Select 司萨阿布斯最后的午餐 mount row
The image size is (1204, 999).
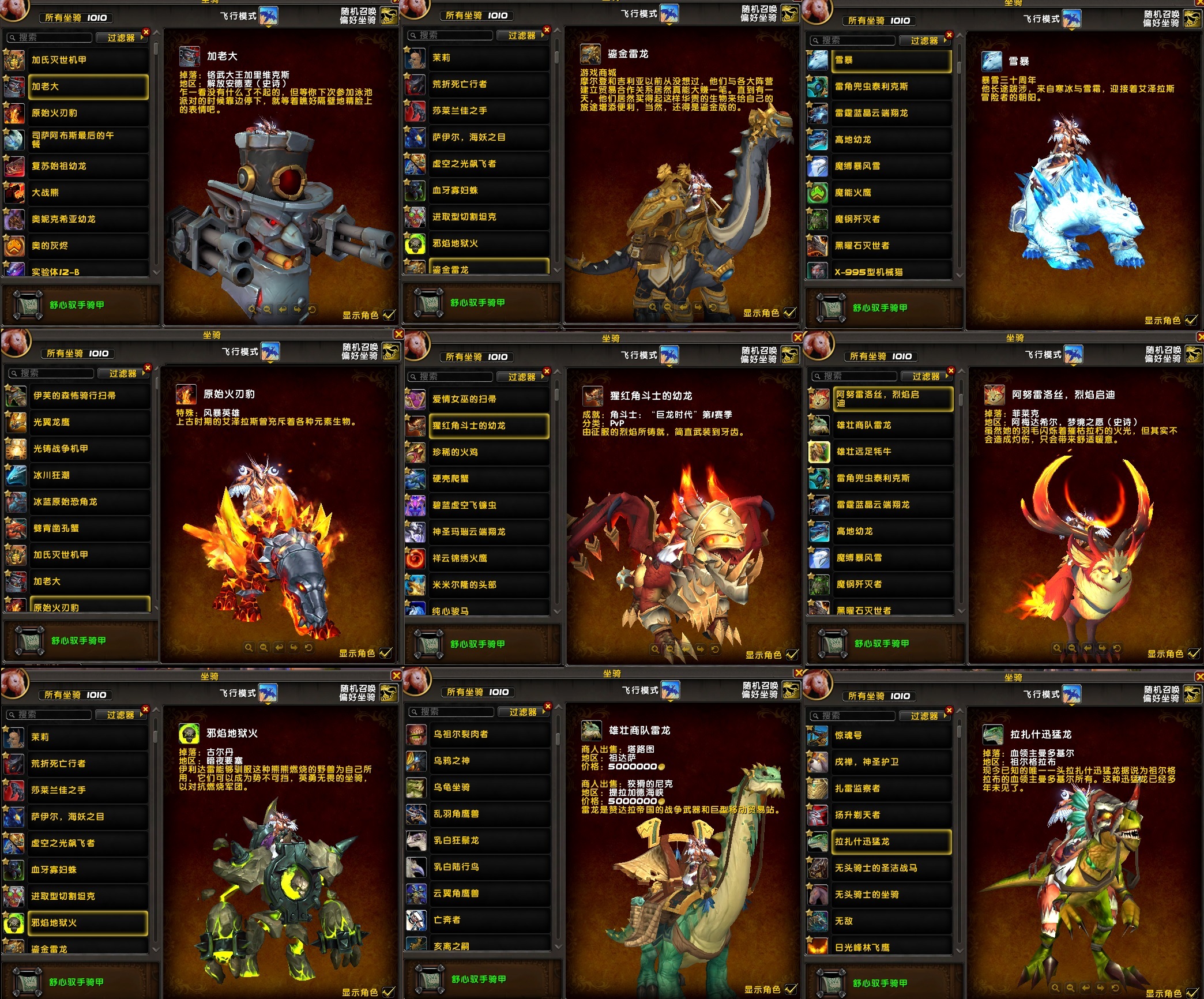click(86, 140)
